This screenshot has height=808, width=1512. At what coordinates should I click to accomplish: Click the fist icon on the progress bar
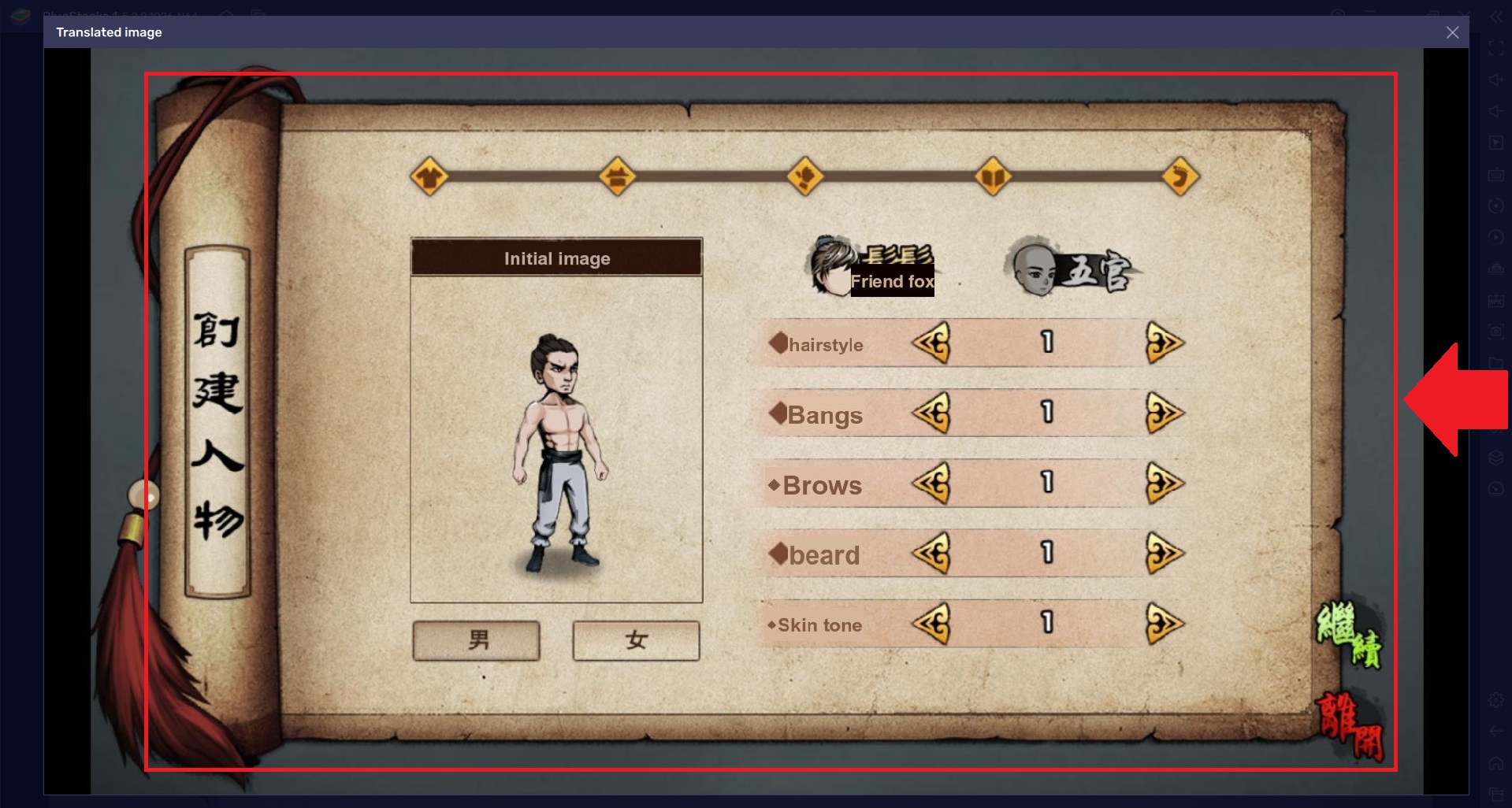pyautogui.click(x=805, y=176)
